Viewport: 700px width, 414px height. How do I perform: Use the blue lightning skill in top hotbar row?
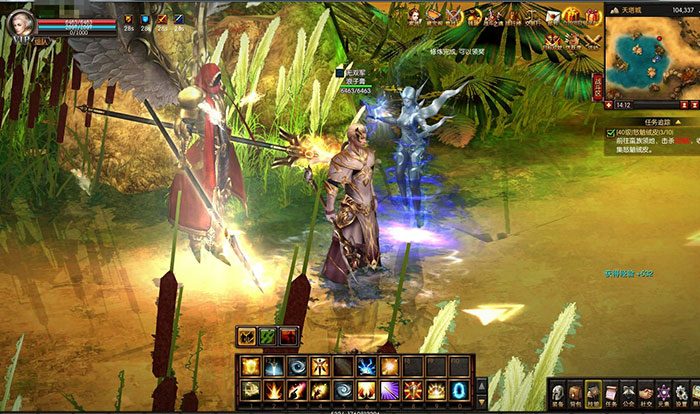tap(368, 366)
